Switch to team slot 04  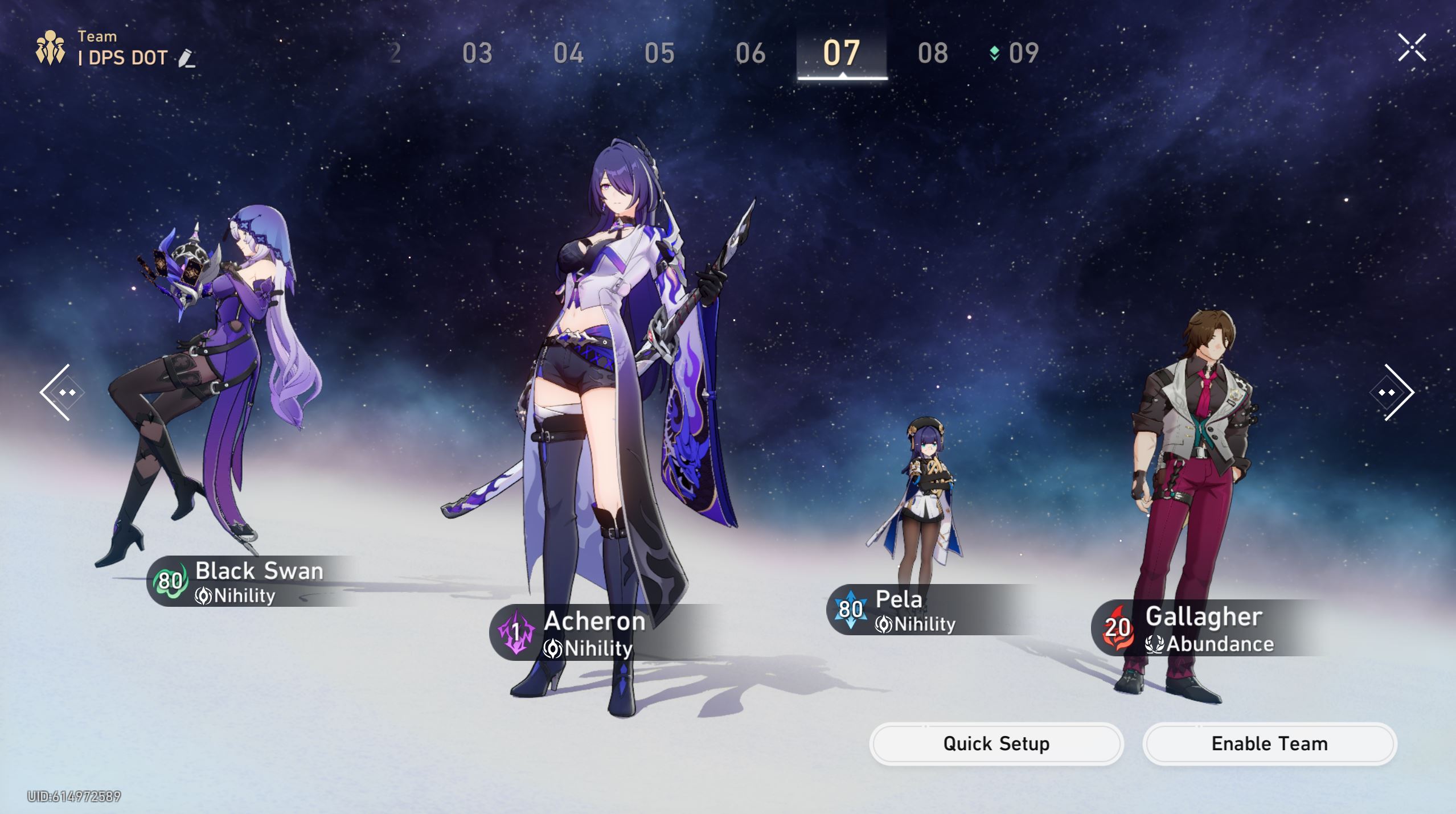click(x=568, y=54)
